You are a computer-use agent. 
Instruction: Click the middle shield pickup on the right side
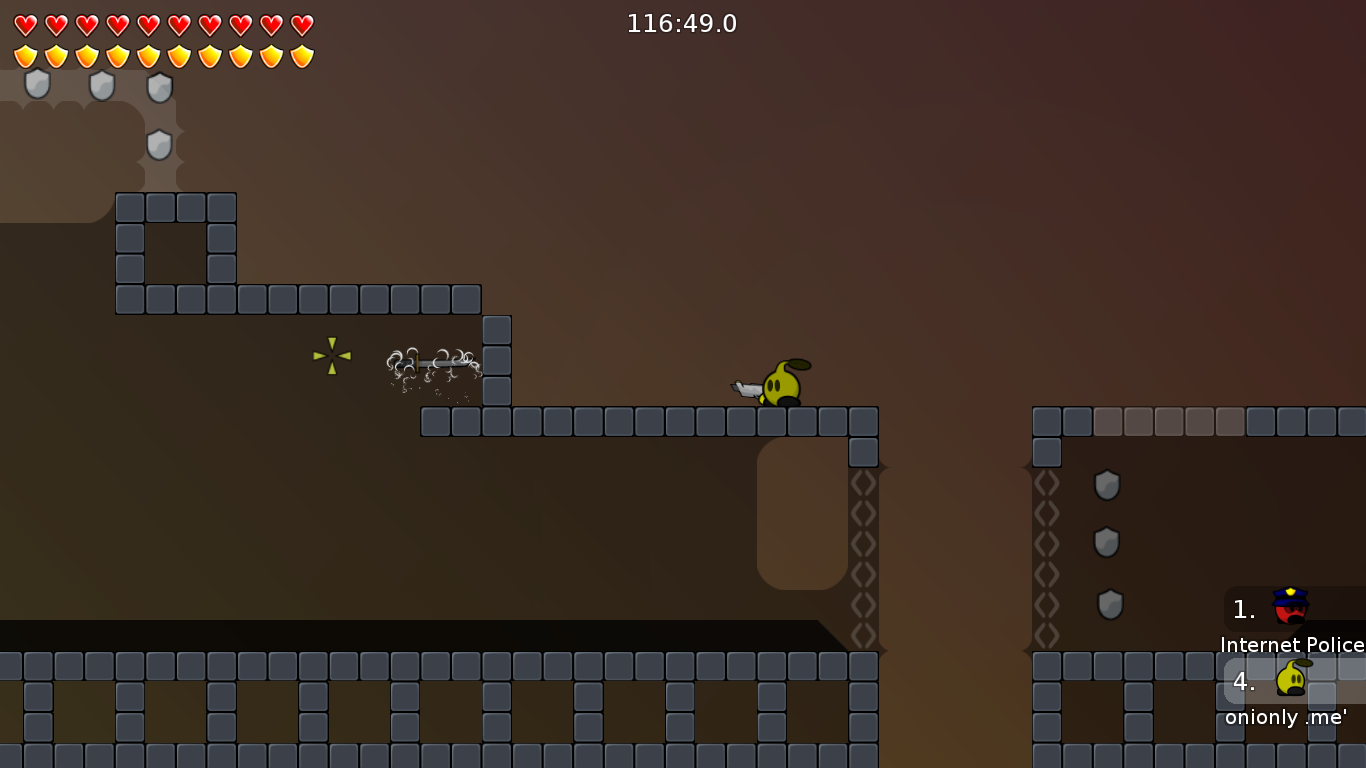(x=1106, y=543)
